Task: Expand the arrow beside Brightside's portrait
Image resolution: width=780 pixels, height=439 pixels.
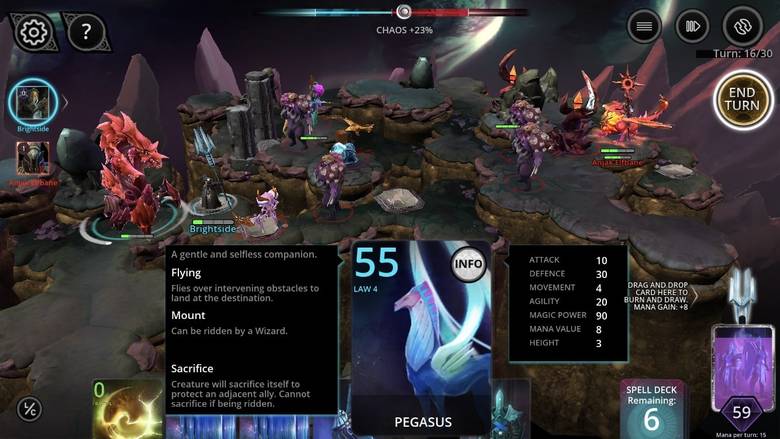Action: (66, 102)
